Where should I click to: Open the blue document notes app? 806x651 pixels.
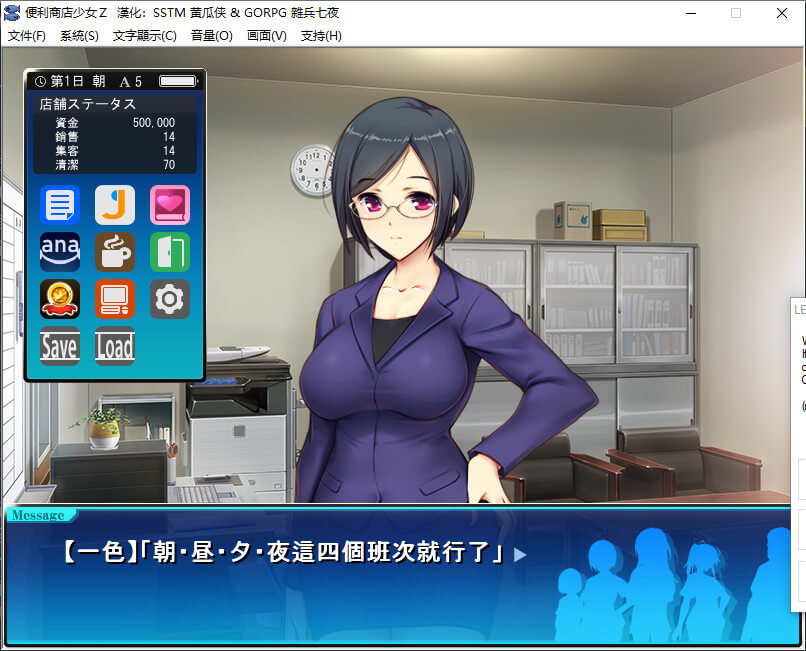click(x=60, y=205)
